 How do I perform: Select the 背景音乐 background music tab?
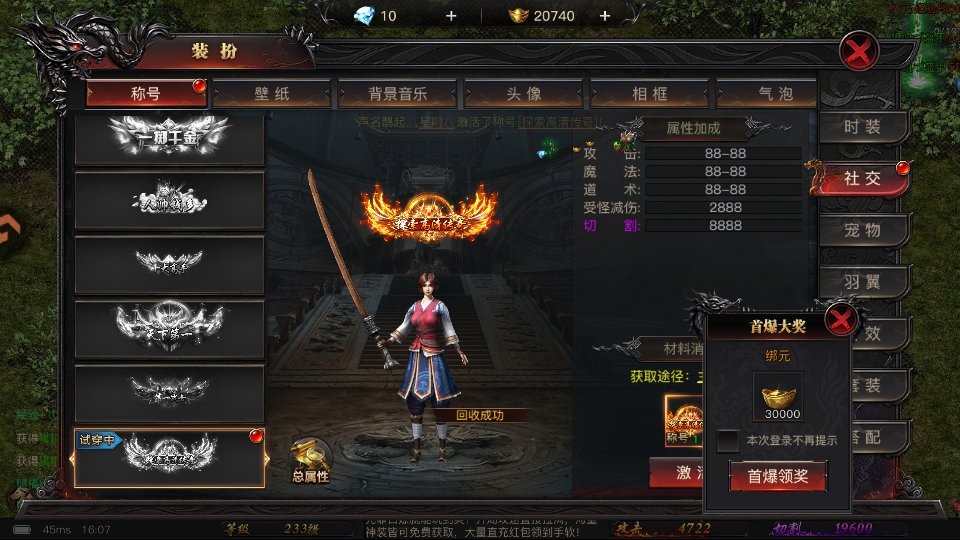[x=397, y=94]
